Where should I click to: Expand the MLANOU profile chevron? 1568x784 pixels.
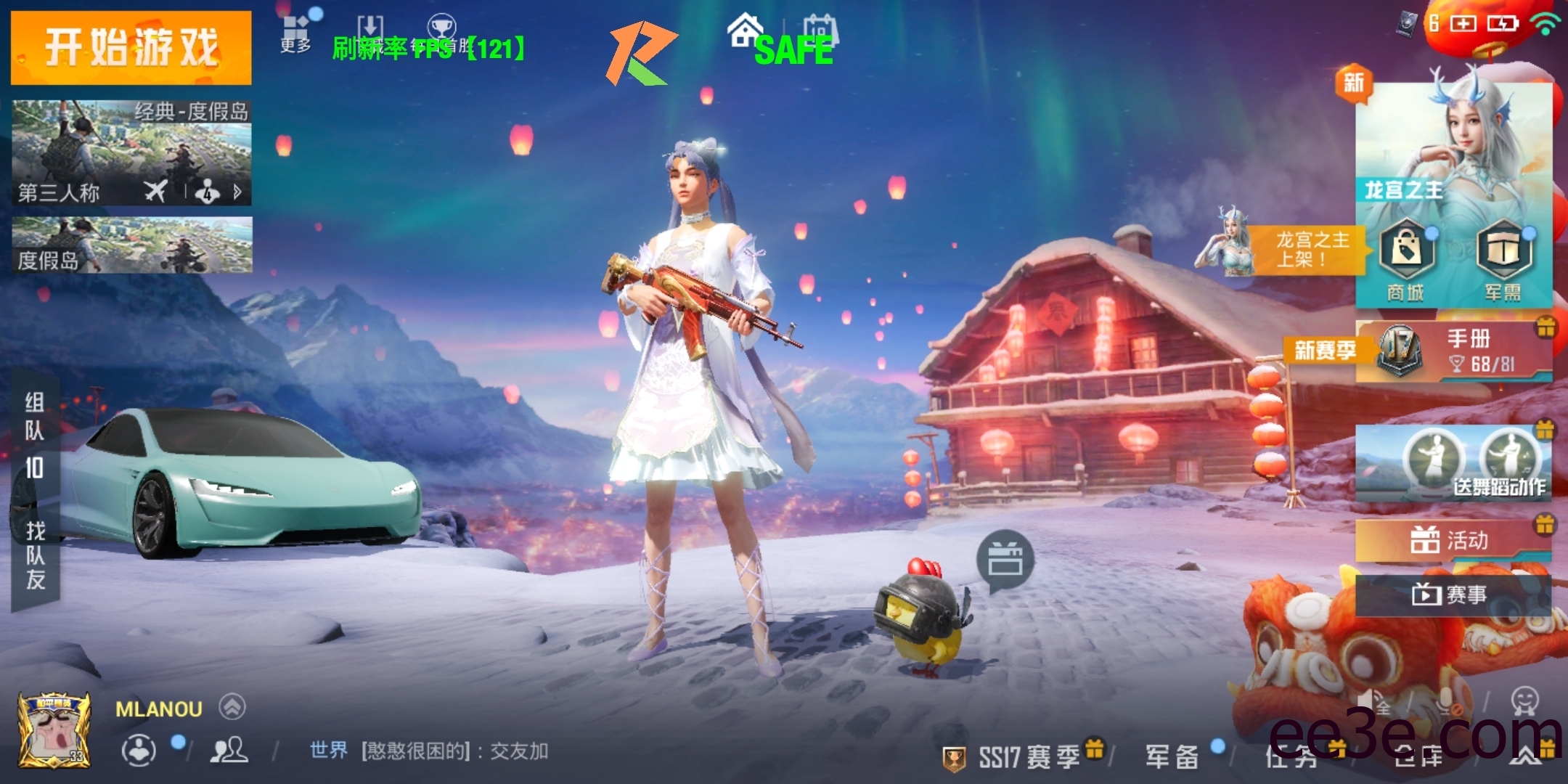[x=232, y=708]
